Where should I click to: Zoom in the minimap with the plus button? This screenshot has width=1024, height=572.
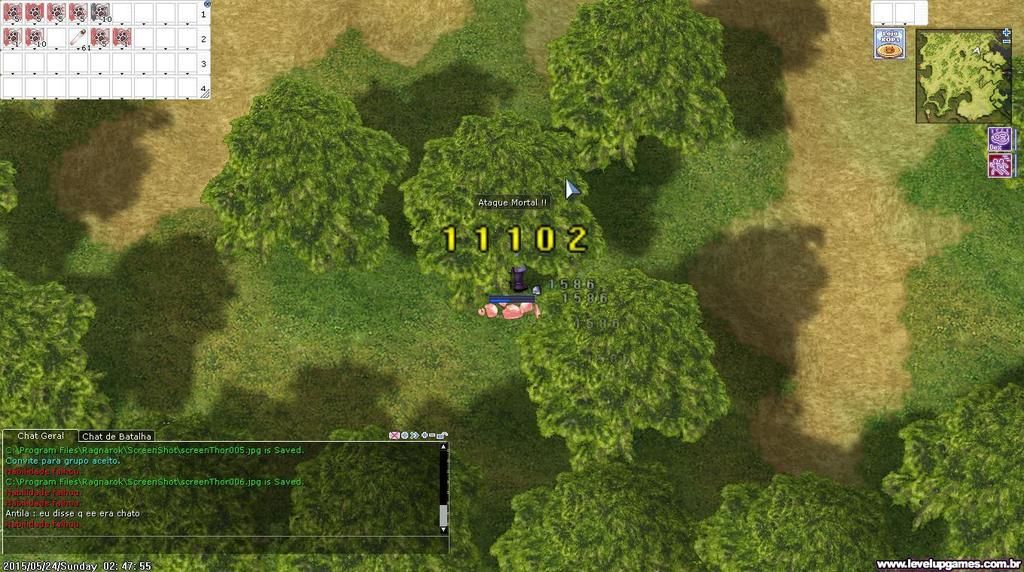tap(1006, 33)
